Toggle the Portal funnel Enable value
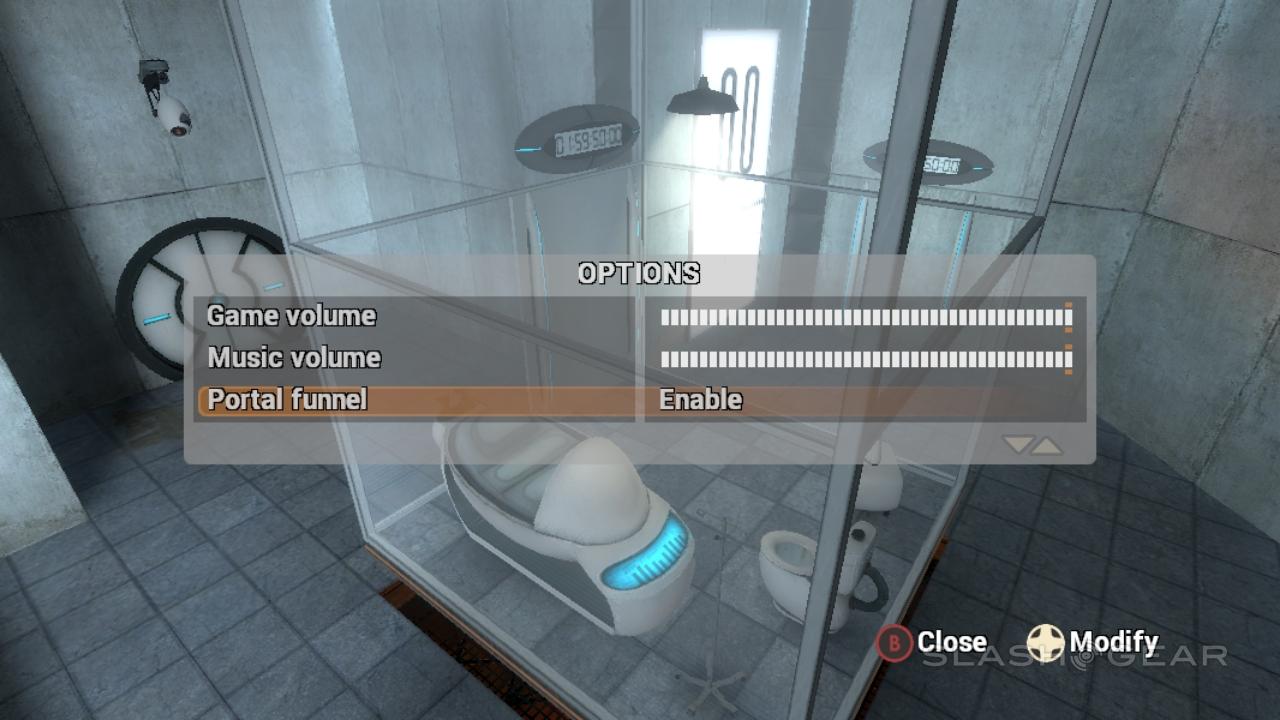 701,400
